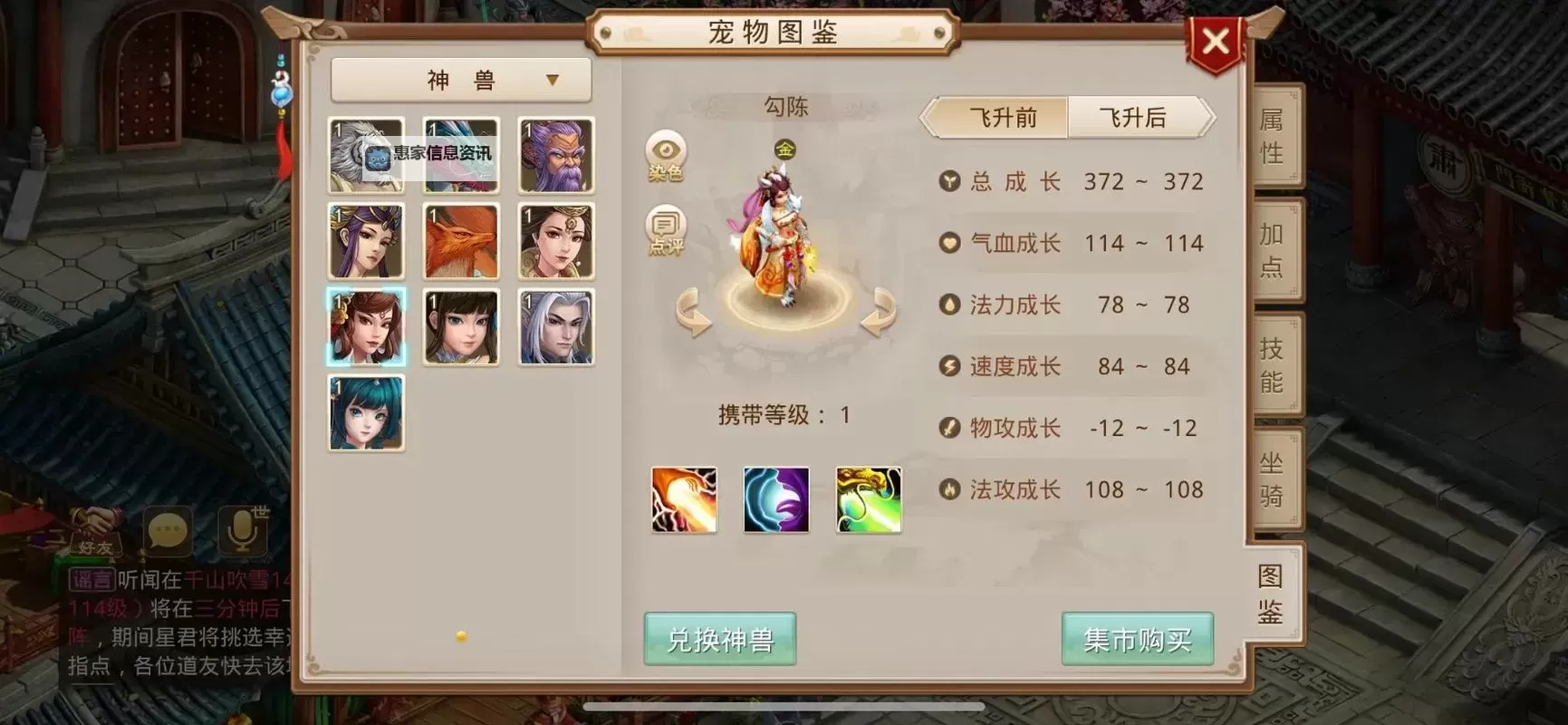
Task: Select the first skill icon below the pet
Action: coord(684,498)
